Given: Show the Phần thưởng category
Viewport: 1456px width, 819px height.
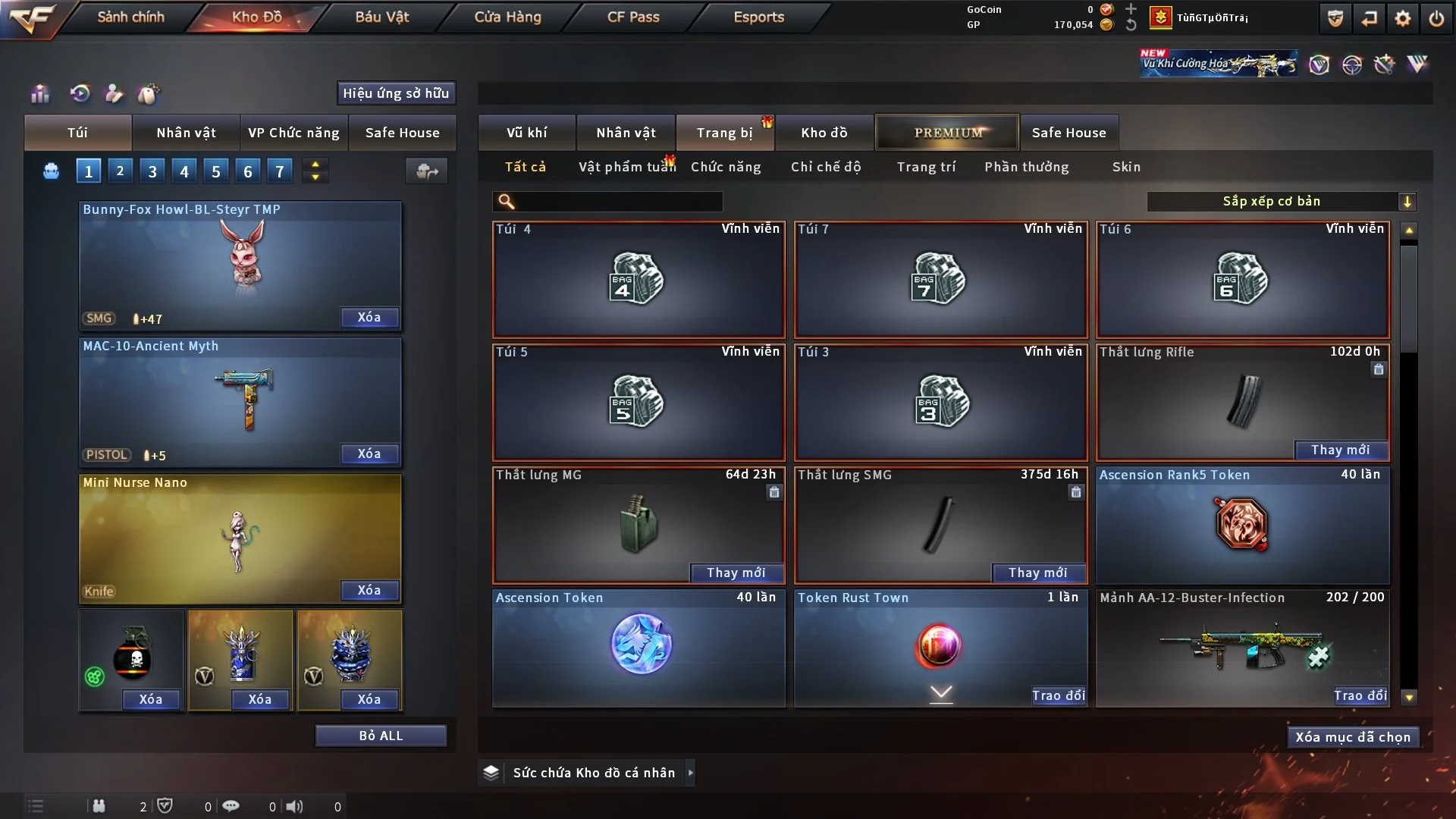Looking at the screenshot, I should pyautogui.click(x=1026, y=167).
